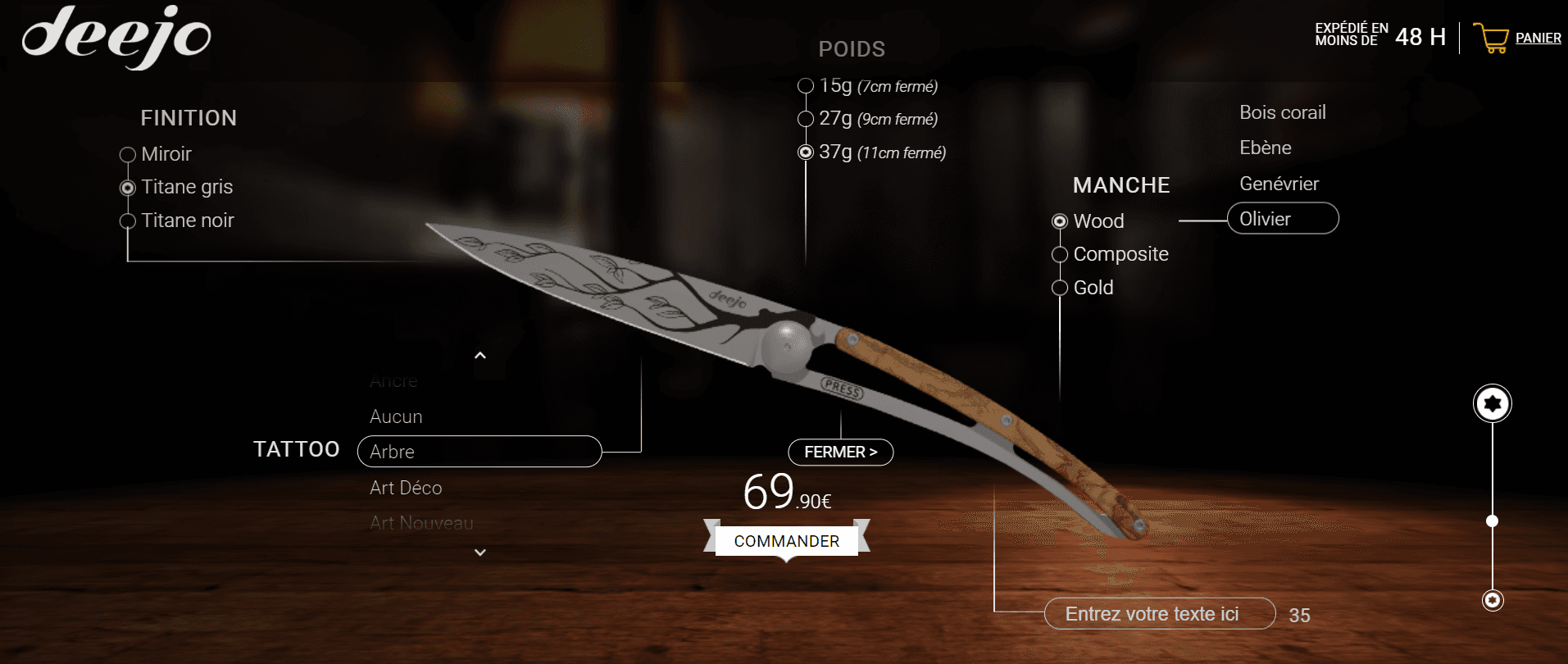Pick Genévrier handle wood
This screenshot has width=1568, height=664.
pos(1279,184)
